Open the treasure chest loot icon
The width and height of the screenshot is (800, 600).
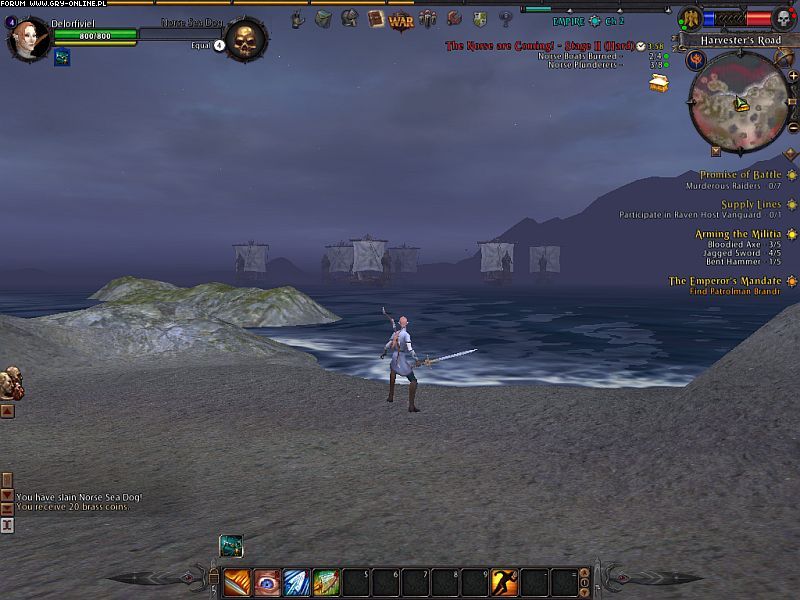pos(658,82)
